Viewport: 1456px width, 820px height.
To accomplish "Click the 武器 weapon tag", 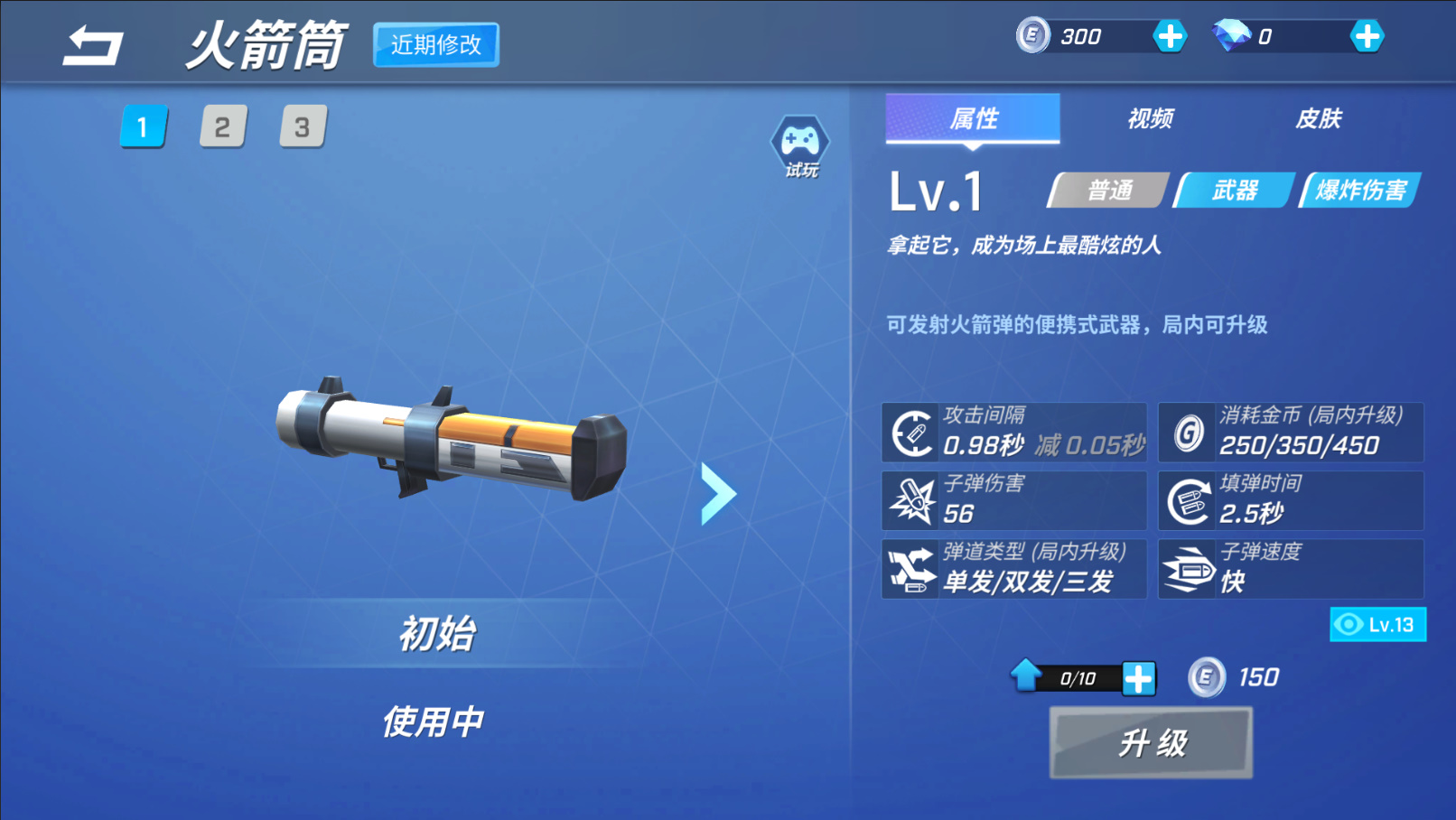I will pyautogui.click(x=1235, y=191).
